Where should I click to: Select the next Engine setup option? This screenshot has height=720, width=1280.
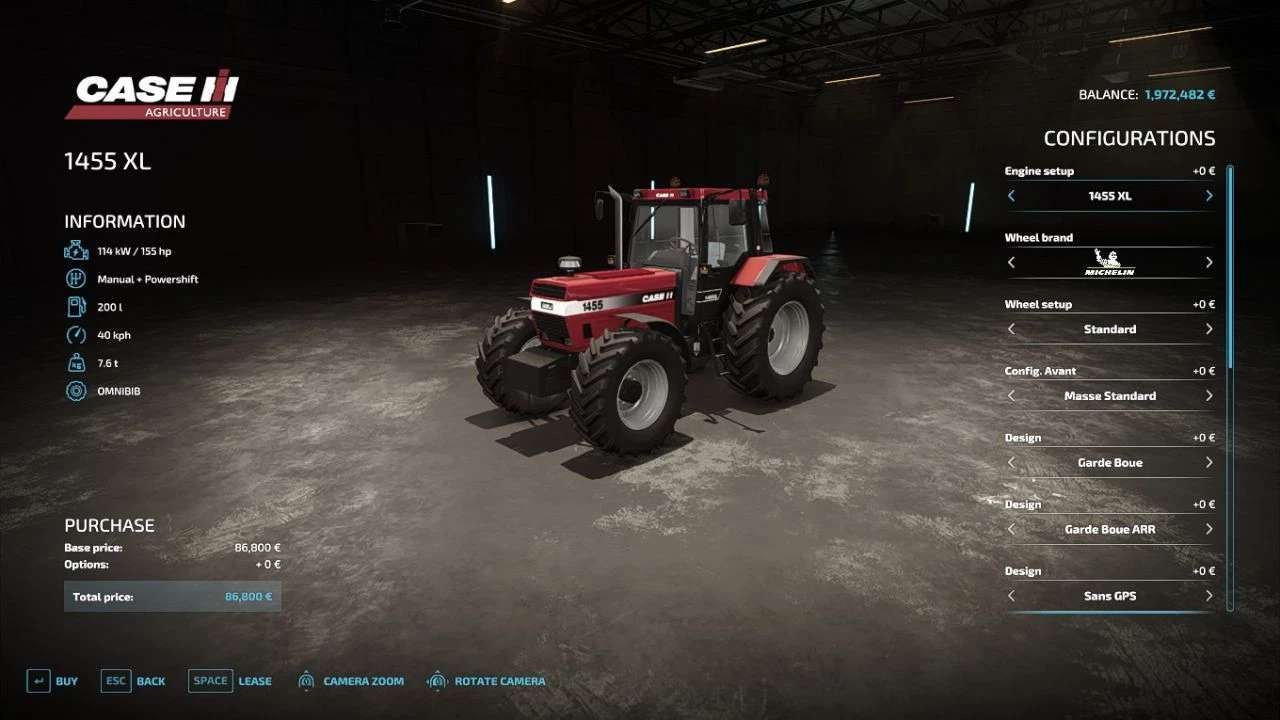(1209, 196)
